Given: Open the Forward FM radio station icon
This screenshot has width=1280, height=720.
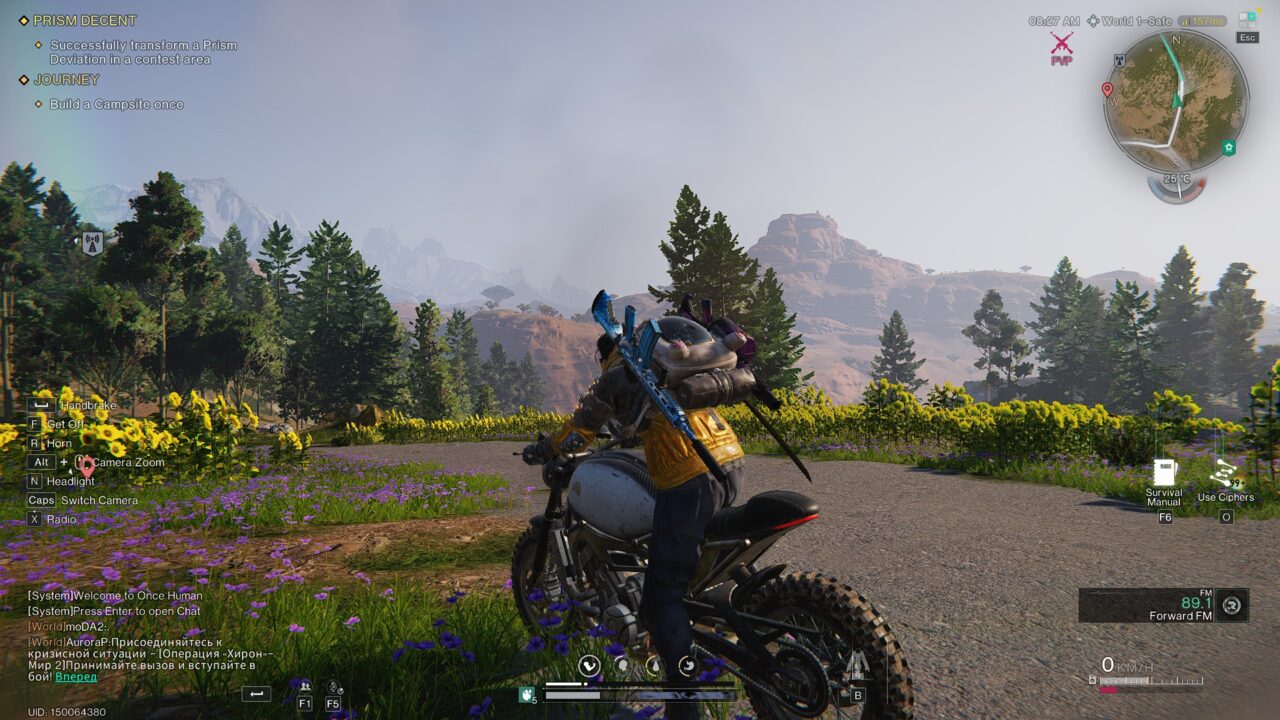Looking at the screenshot, I should [x=1232, y=604].
